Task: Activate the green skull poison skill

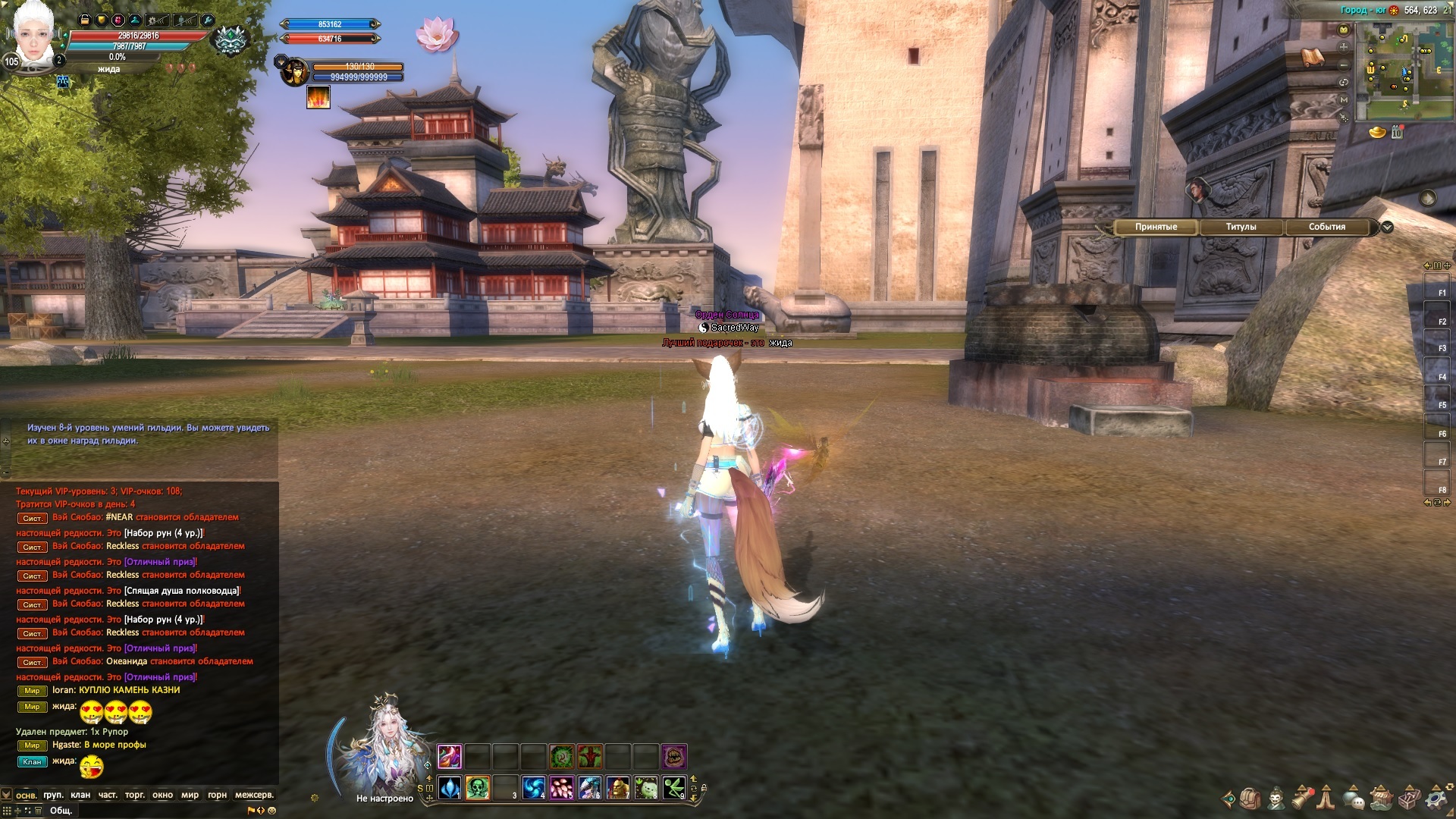Action: click(x=477, y=788)
